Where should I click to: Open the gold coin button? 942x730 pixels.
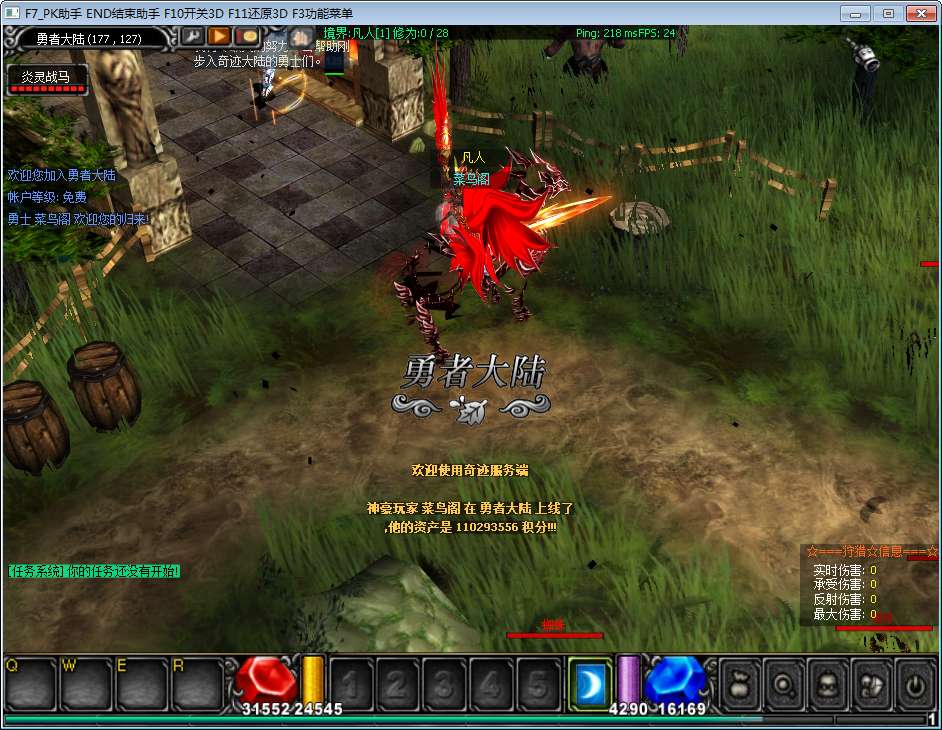(x=248, y=37)
